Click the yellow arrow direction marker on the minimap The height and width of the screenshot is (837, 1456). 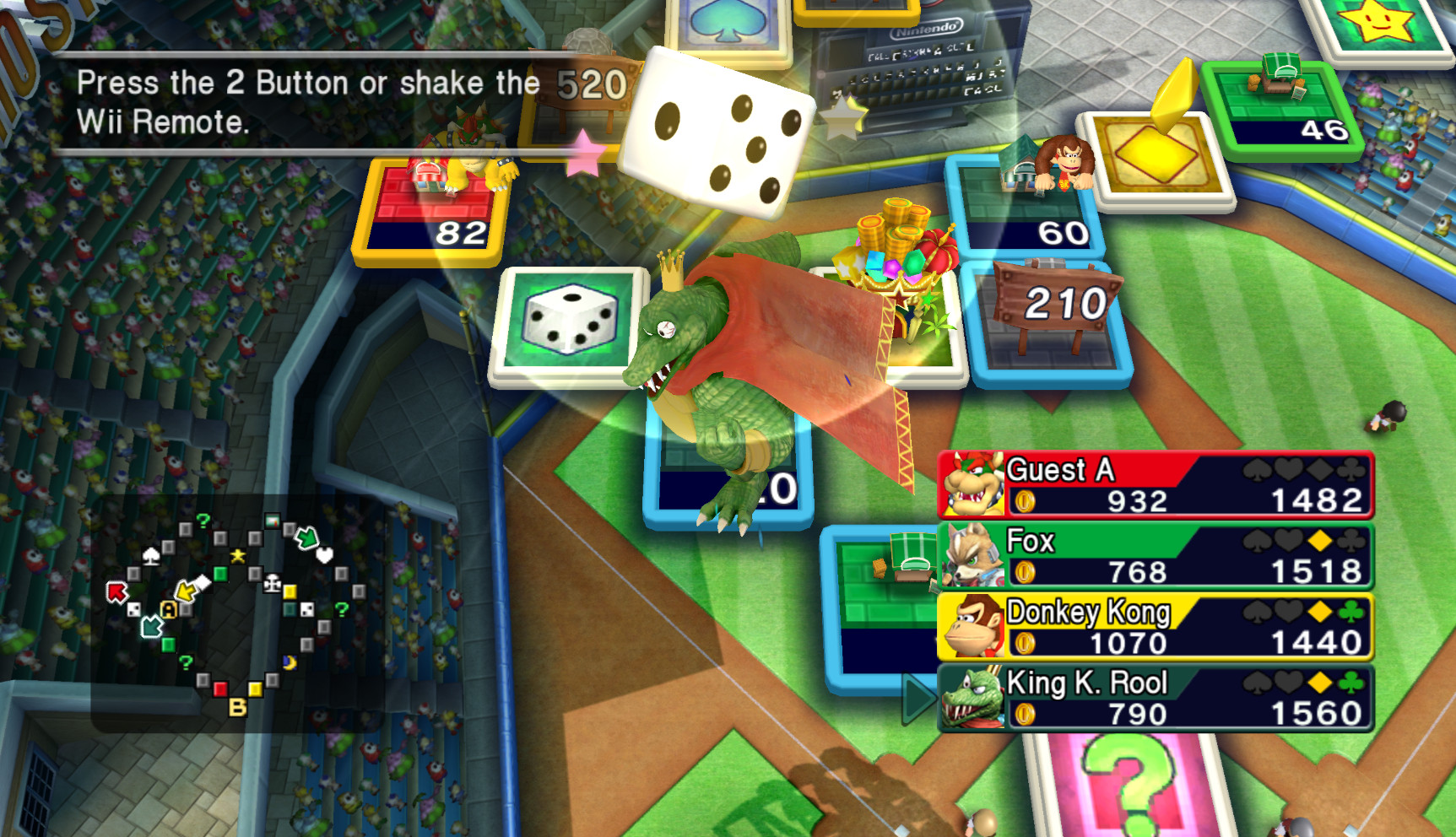coord(186,592)
